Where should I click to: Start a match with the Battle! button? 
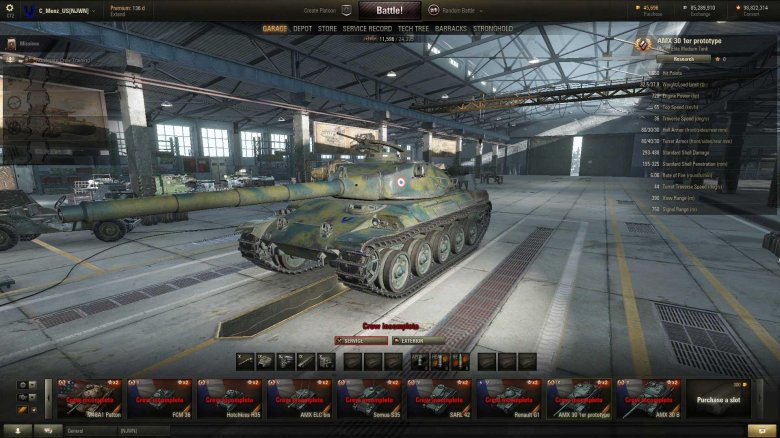(388, 9)
